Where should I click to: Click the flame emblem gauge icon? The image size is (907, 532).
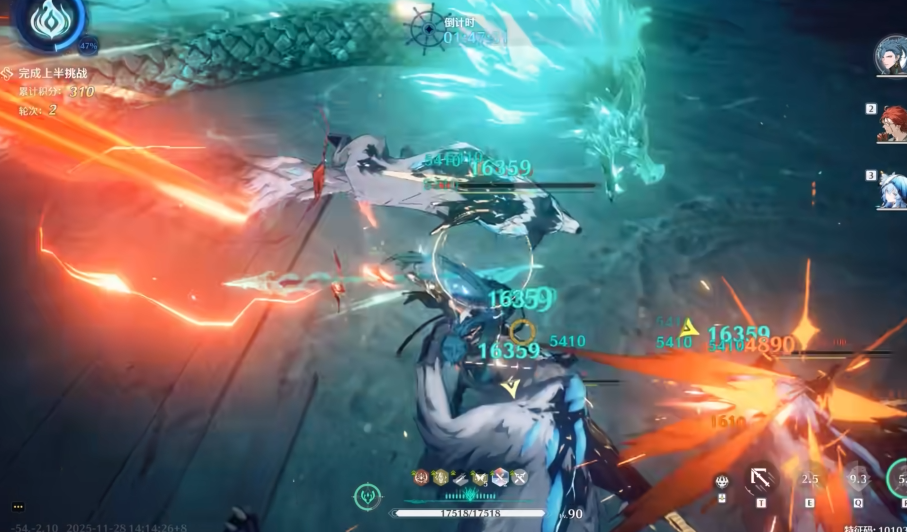45,24
